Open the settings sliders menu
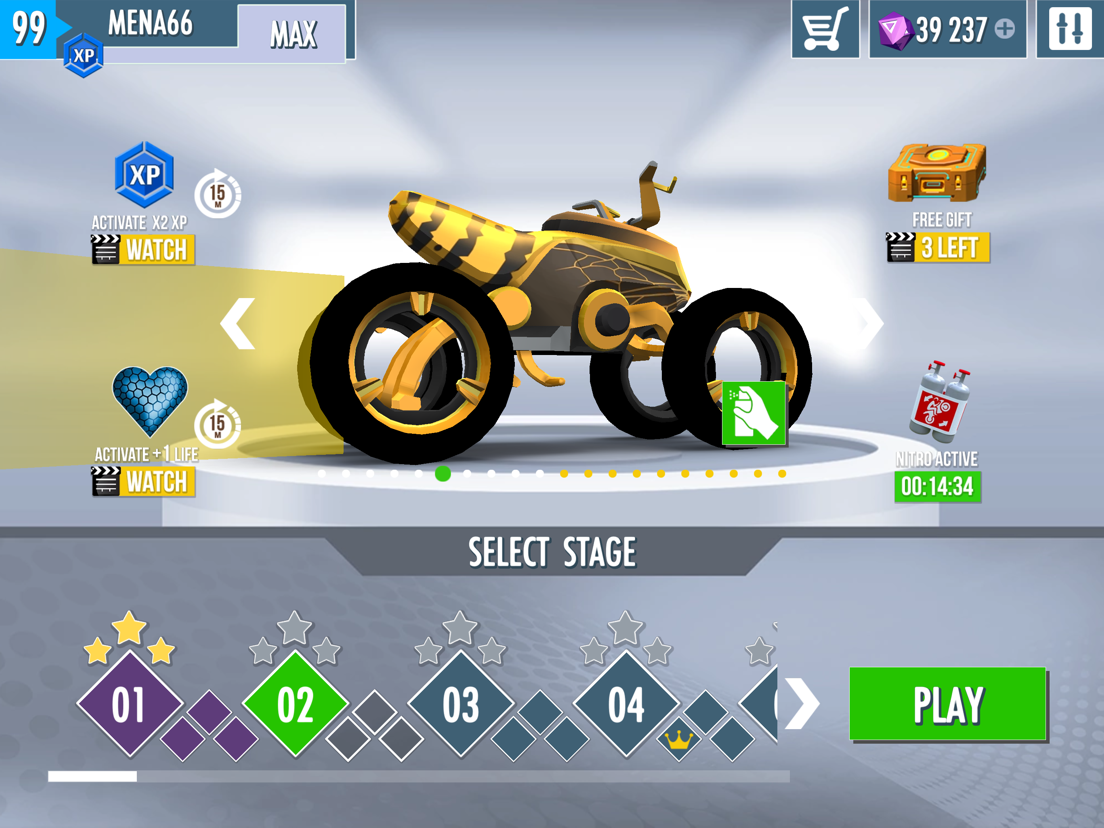This screenshot has height=828, width=1104. [x=1069, y=30]
